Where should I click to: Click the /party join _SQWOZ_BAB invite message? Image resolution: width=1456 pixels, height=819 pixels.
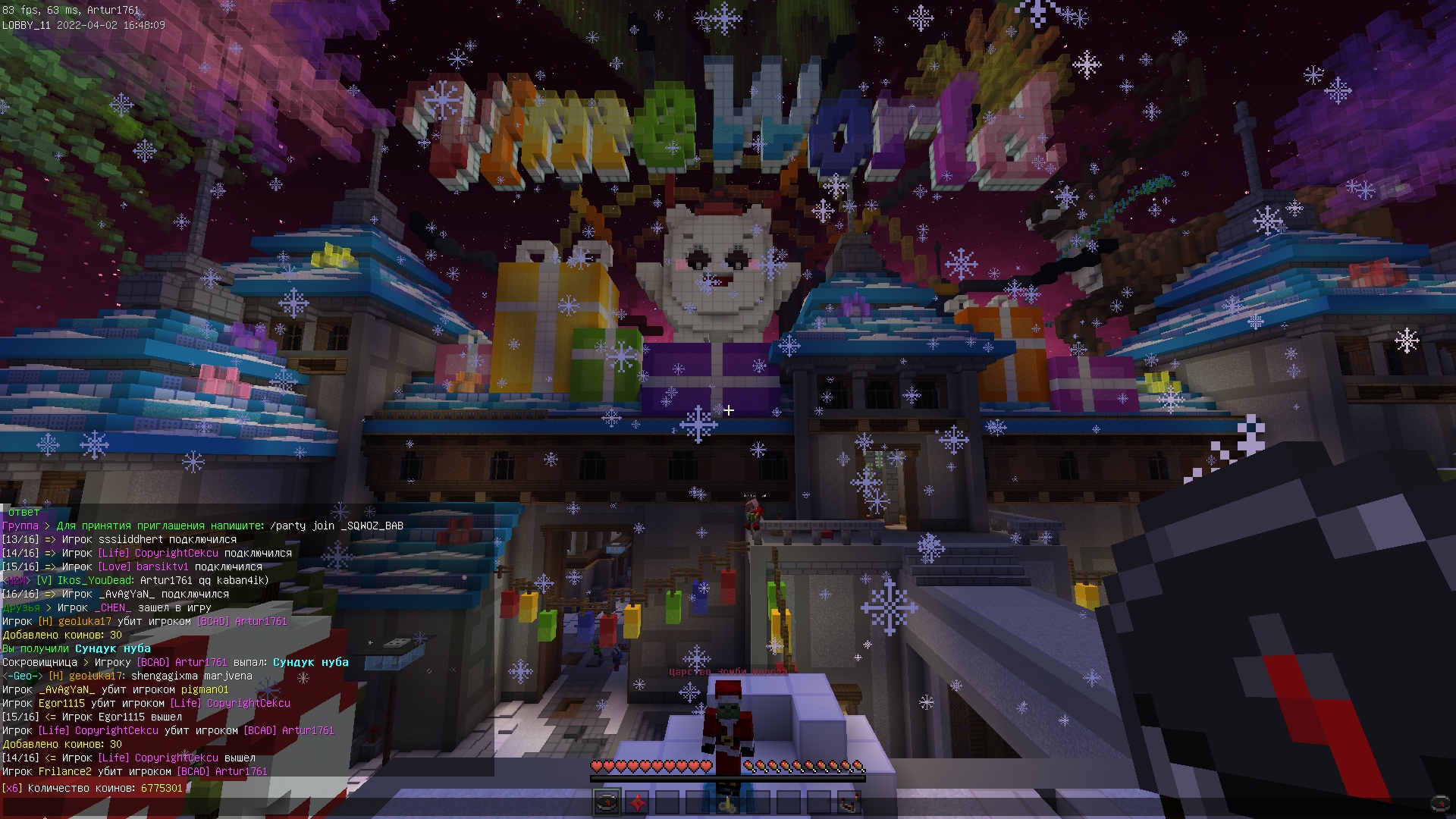click(336, 526)
